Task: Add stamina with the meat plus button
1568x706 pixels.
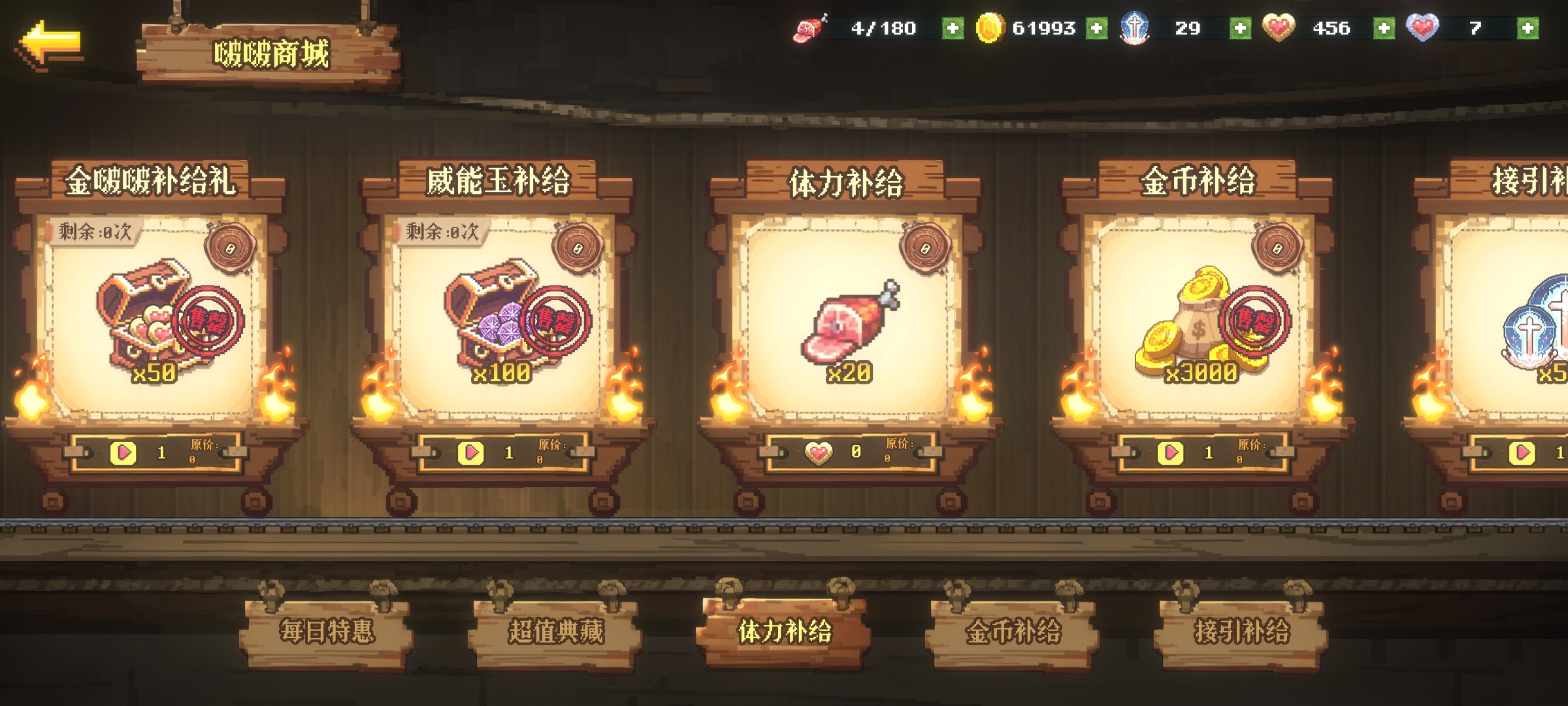Action: pos(953,28)
